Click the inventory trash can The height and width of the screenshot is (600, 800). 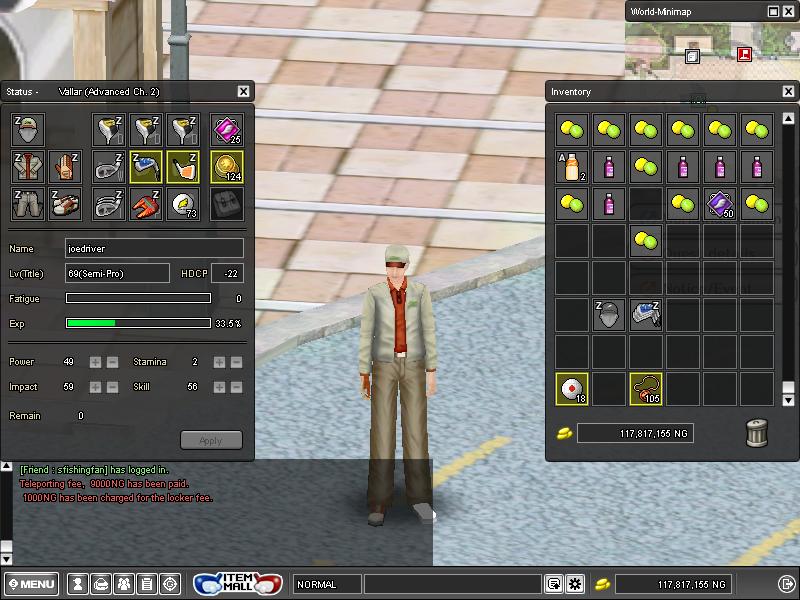tap(757, 433)
